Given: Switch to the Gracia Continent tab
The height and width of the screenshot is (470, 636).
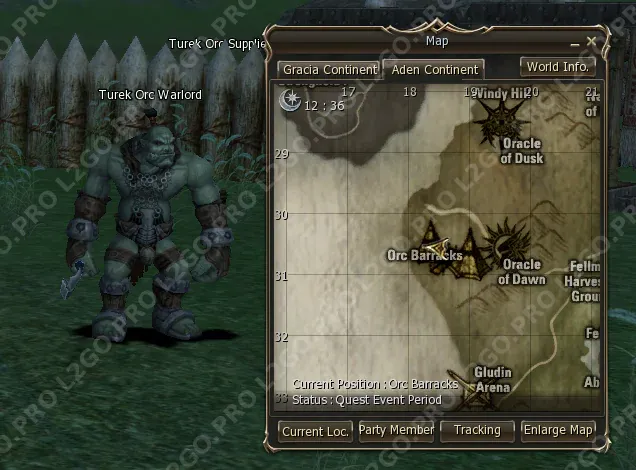Looking at the screenshot, I should pyautogui.click(x=329, y=70).
